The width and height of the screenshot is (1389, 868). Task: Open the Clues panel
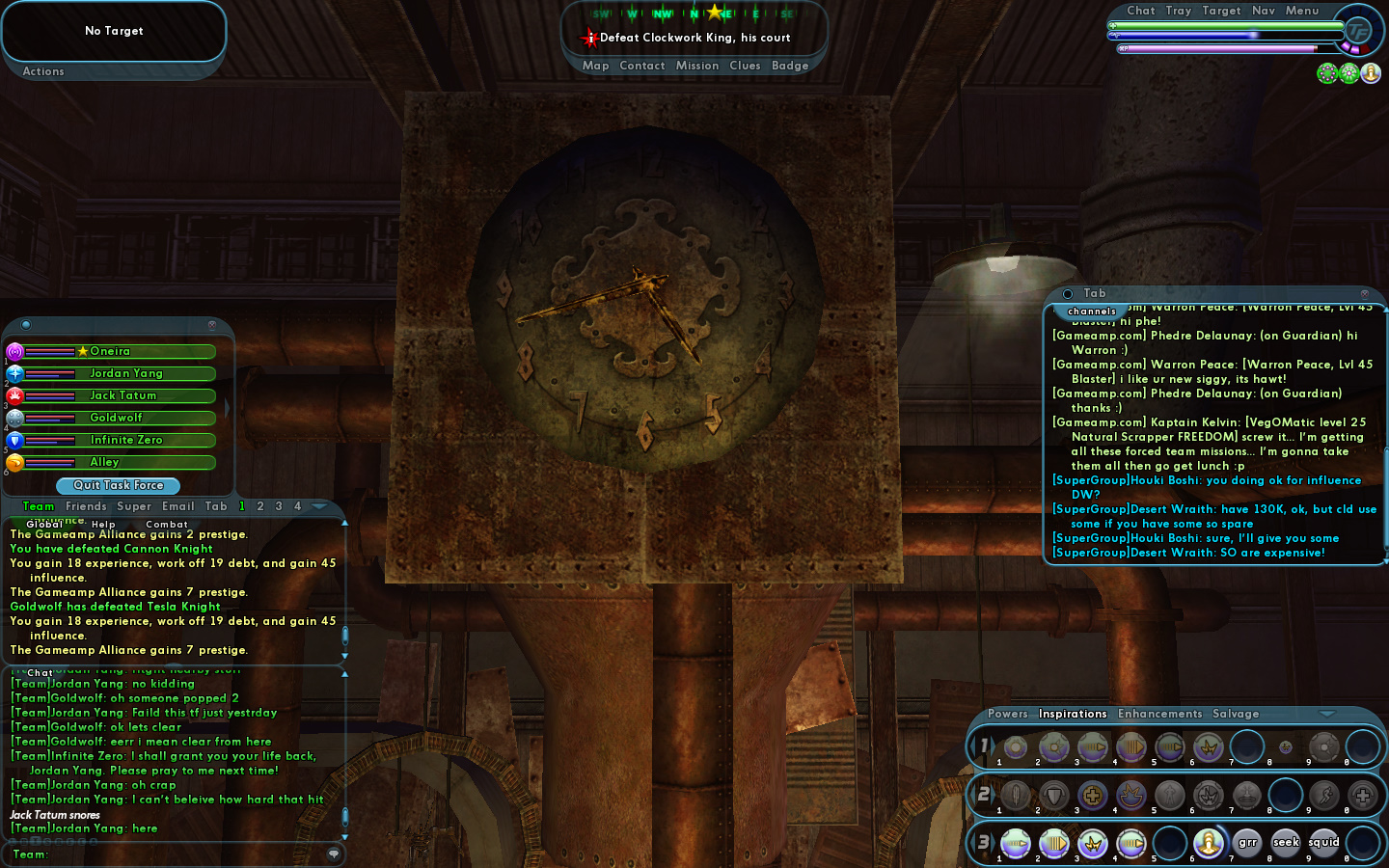coord(745,66)
